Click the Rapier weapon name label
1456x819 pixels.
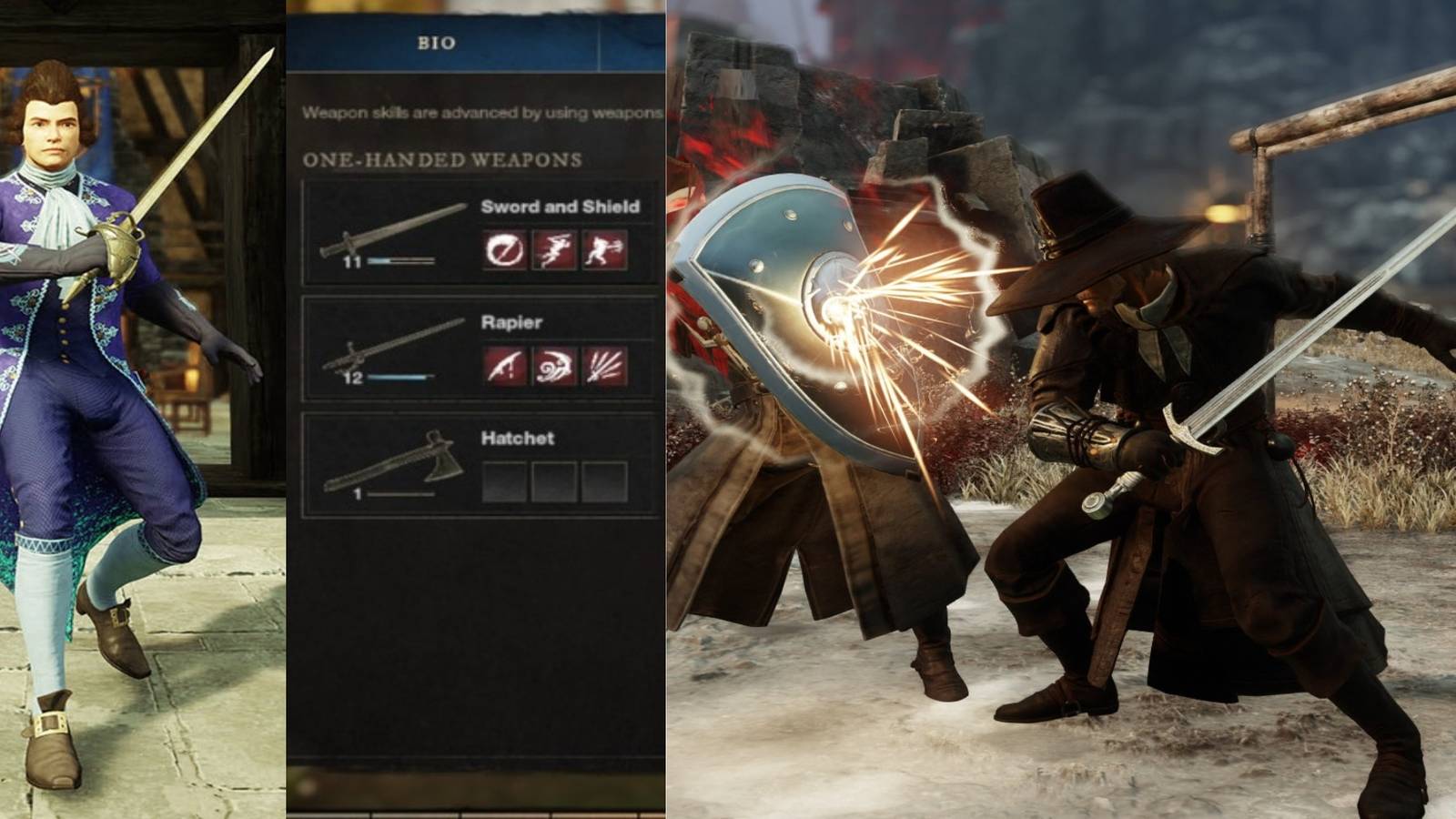[512, 323]
